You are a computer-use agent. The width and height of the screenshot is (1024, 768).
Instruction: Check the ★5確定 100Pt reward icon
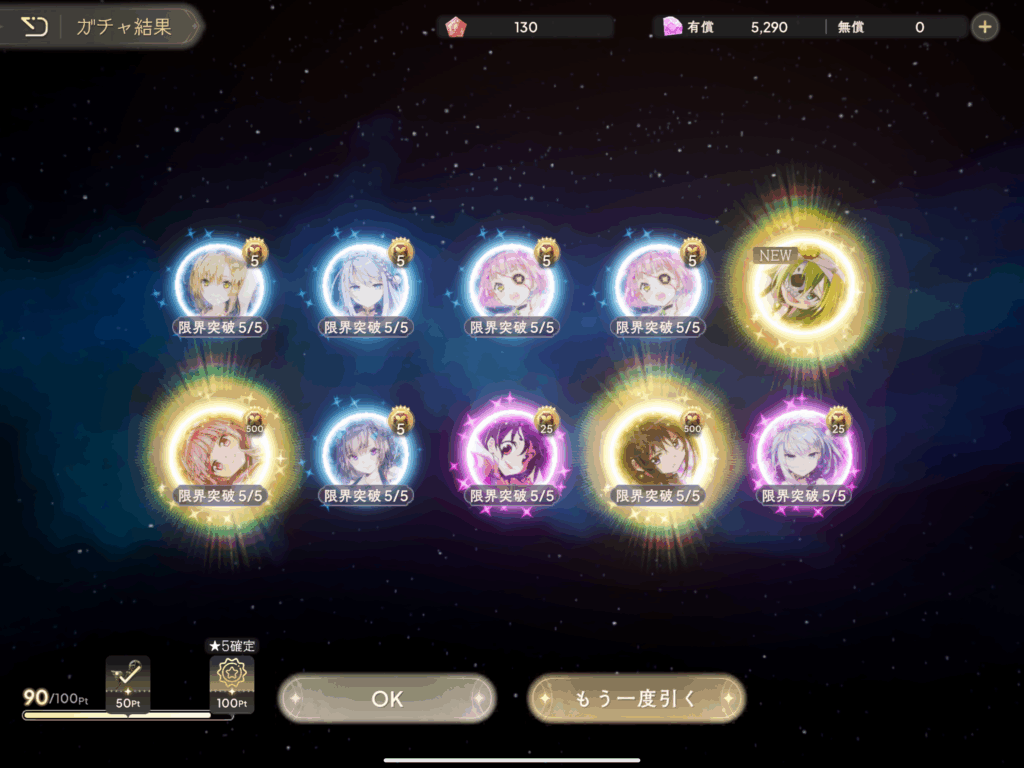231,682
